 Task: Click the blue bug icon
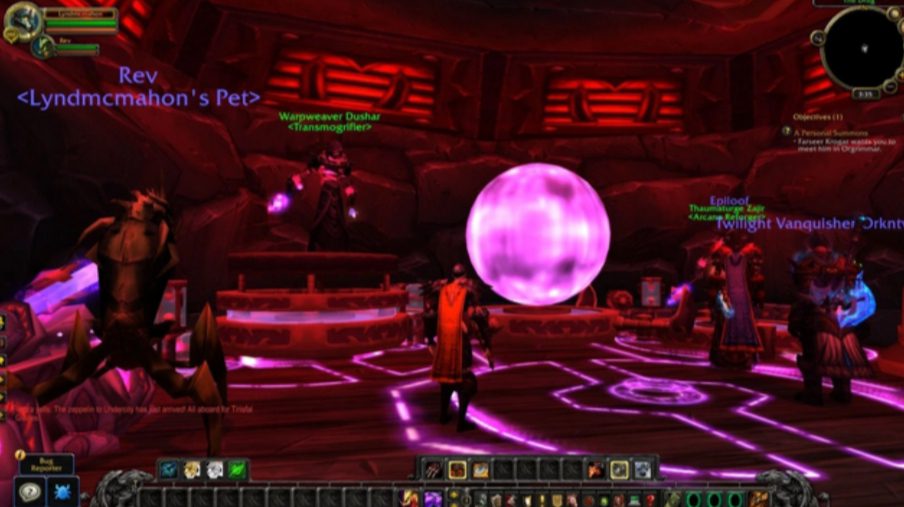(x=62, y=491)
